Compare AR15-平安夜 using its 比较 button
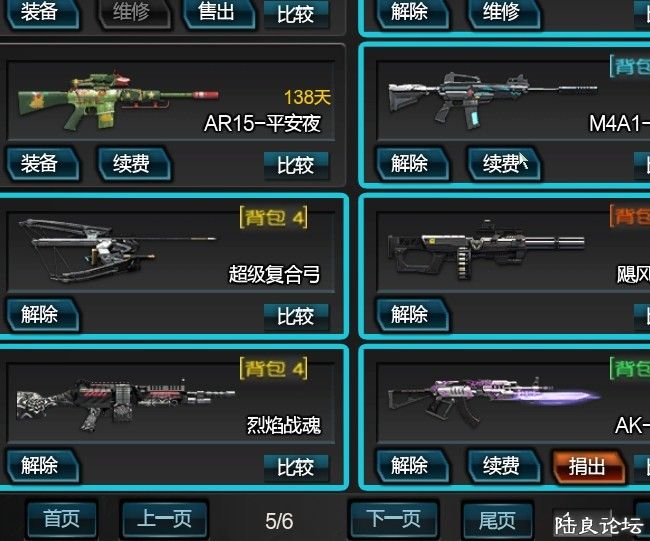The height and width of the screenshot is (541, 650). [295, 165]
